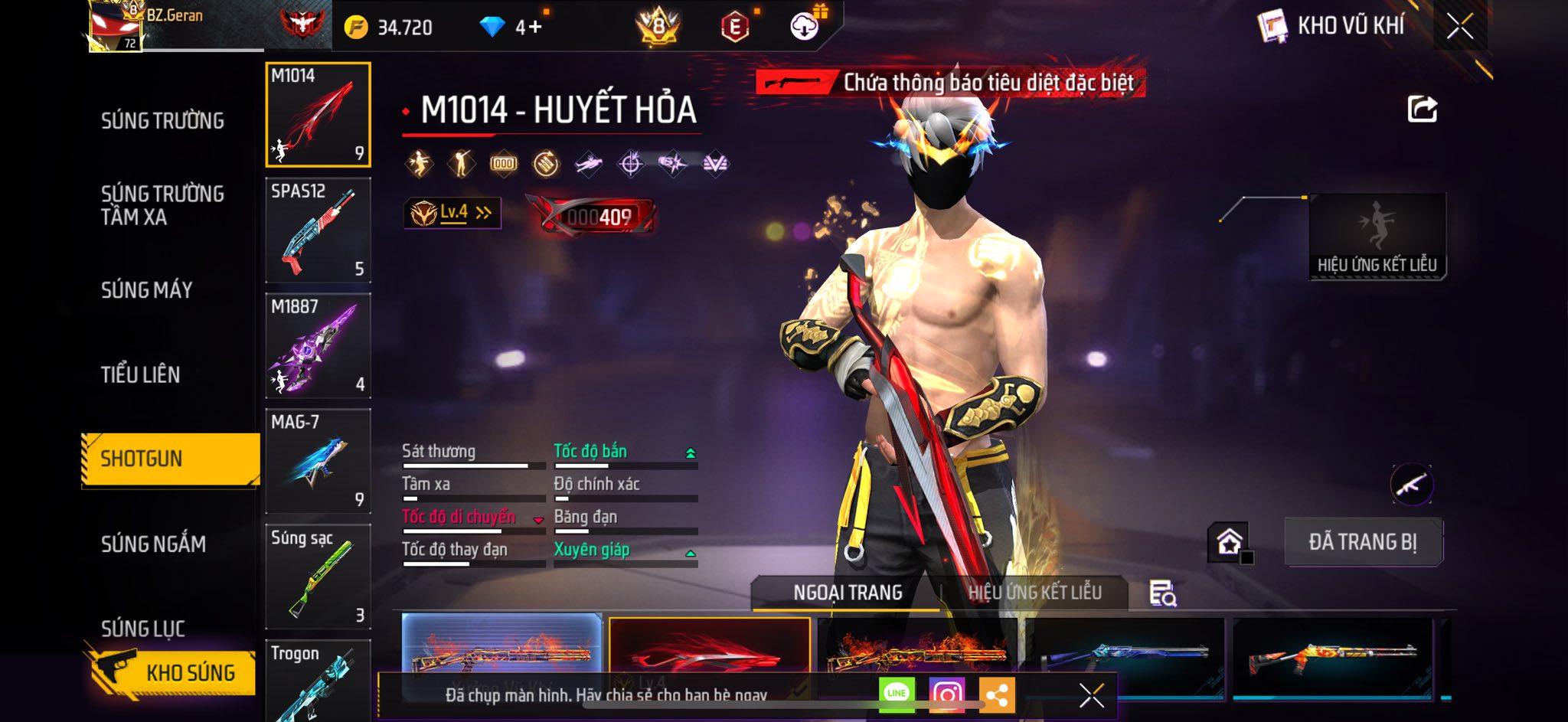Select the Súng sạc weapon slot

click(x=318, y=577)
